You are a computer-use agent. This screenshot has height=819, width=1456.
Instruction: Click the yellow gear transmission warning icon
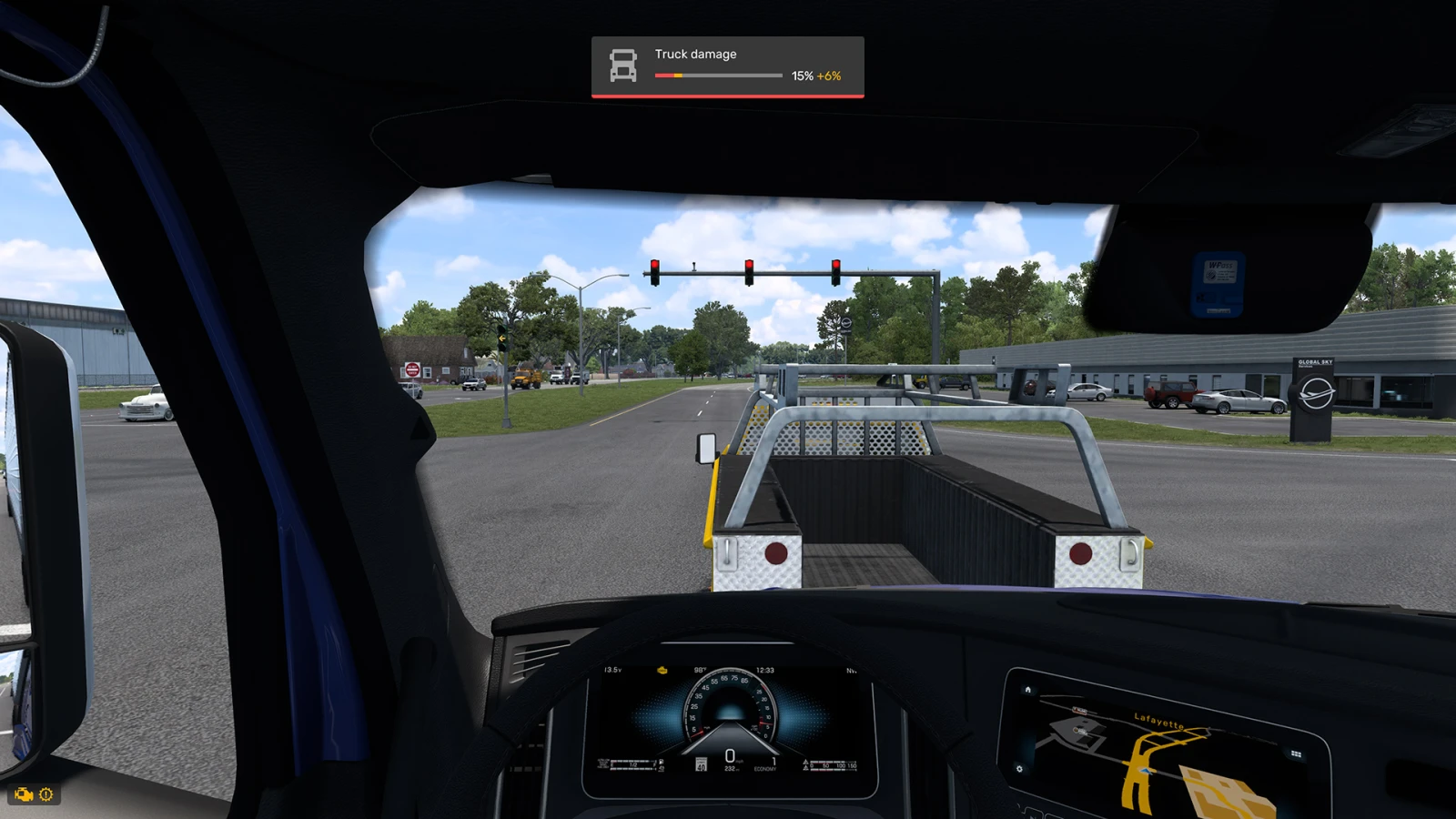click(46, 794)
